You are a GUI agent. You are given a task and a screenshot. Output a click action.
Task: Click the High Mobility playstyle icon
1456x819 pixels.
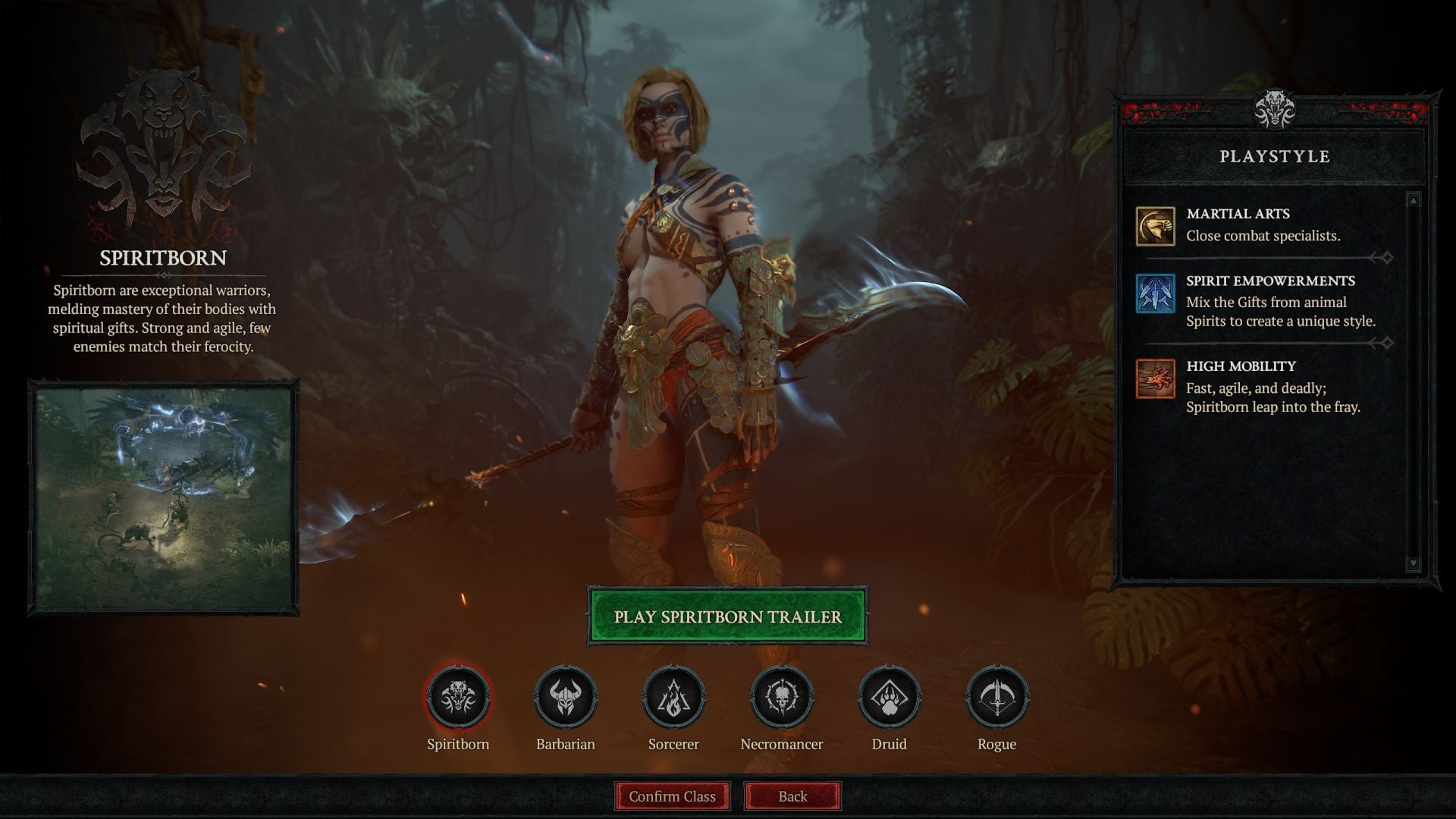pos(1155,378)
